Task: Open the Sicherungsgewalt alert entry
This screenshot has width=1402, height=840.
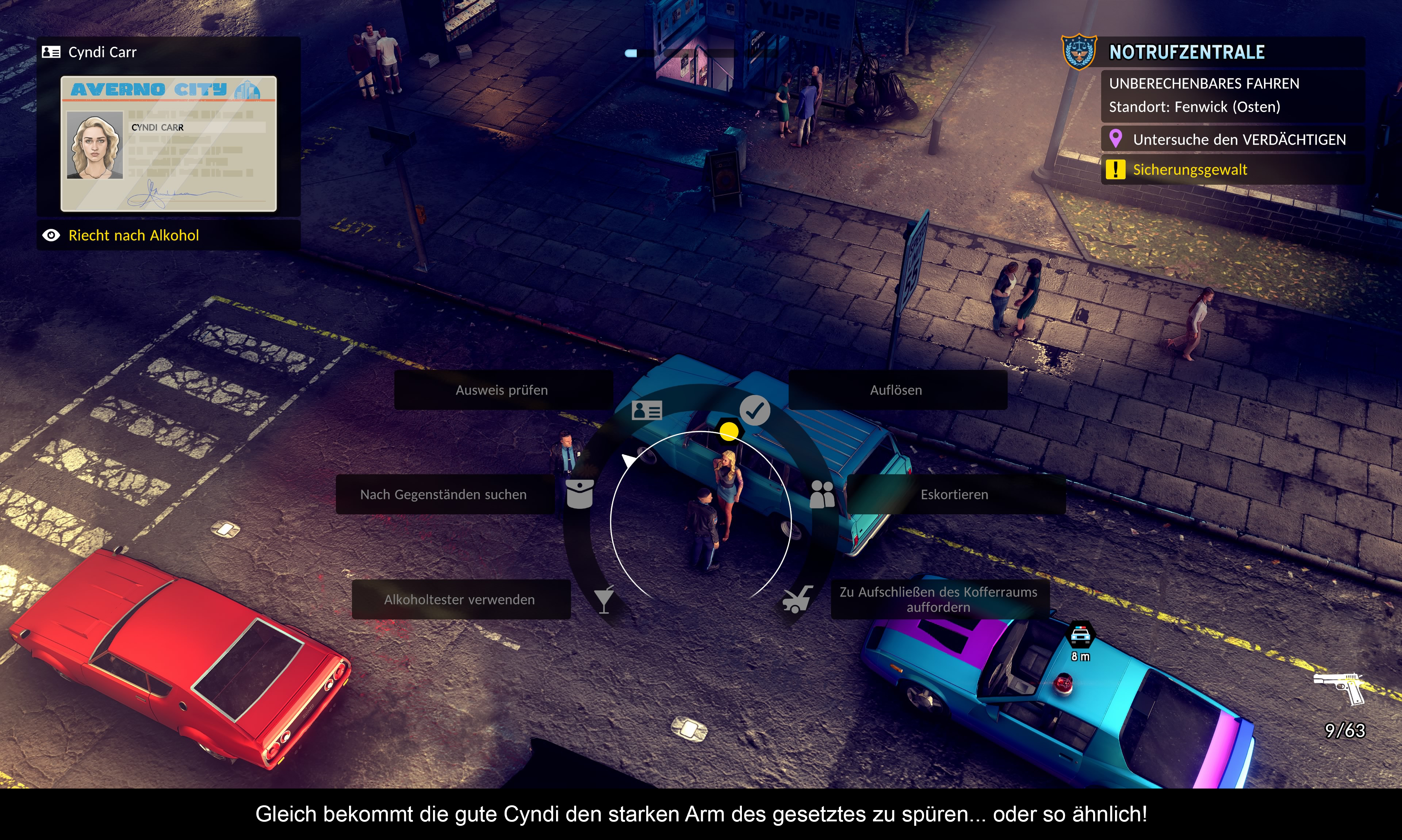Action: [x=1190, y=170]
